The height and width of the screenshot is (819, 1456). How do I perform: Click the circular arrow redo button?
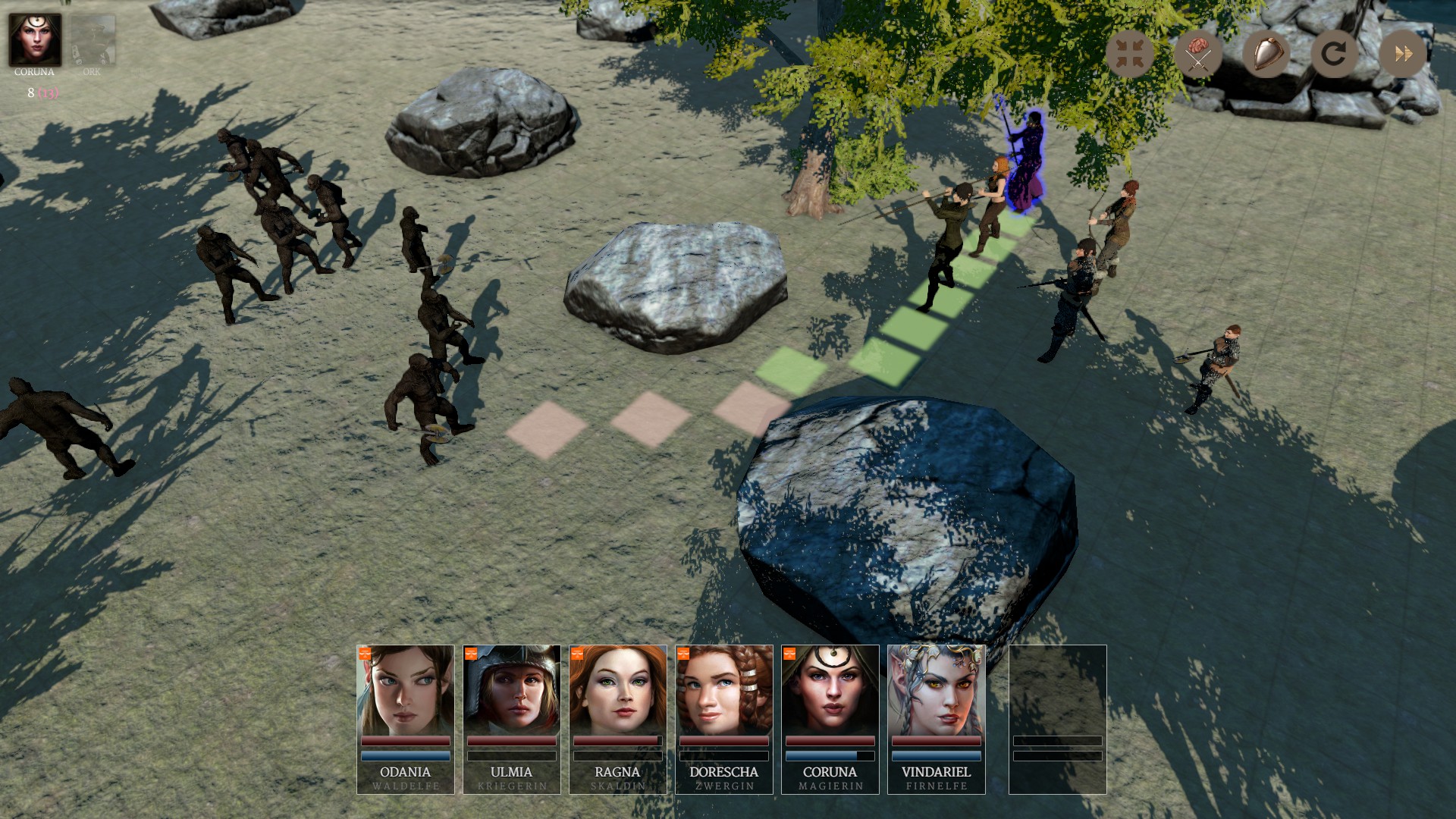pos(1334,54)
